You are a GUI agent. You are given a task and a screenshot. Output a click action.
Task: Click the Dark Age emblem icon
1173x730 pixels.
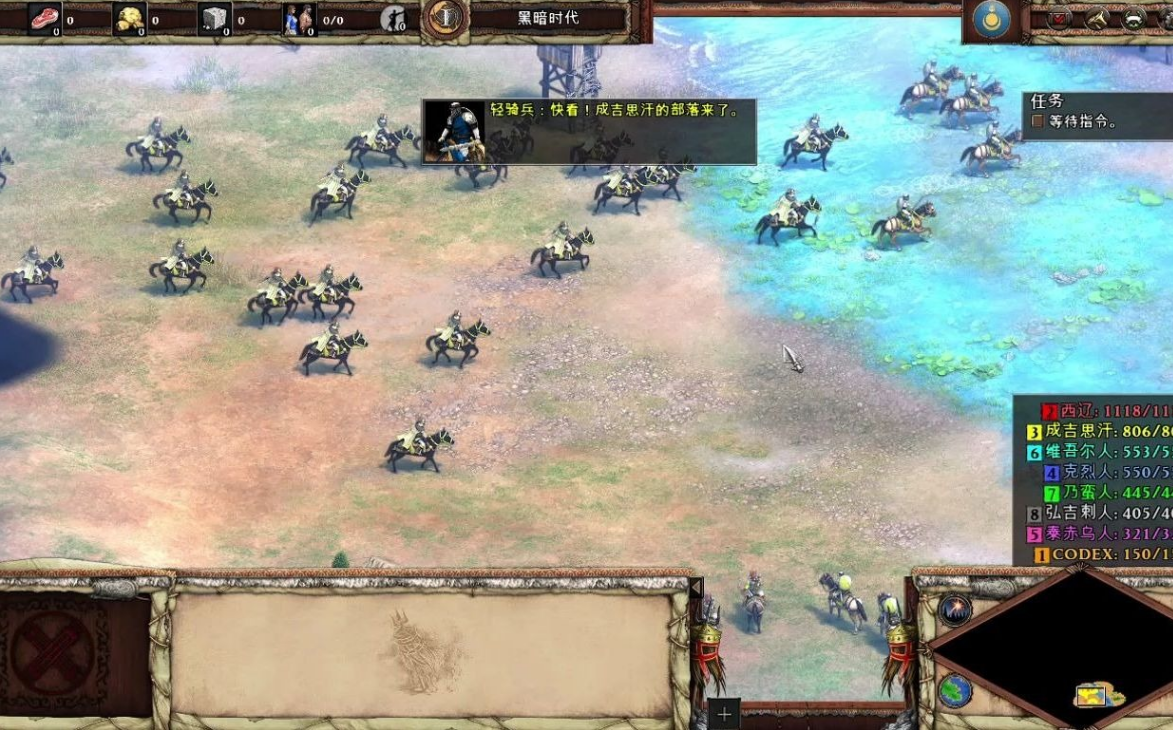coord(445,18)
